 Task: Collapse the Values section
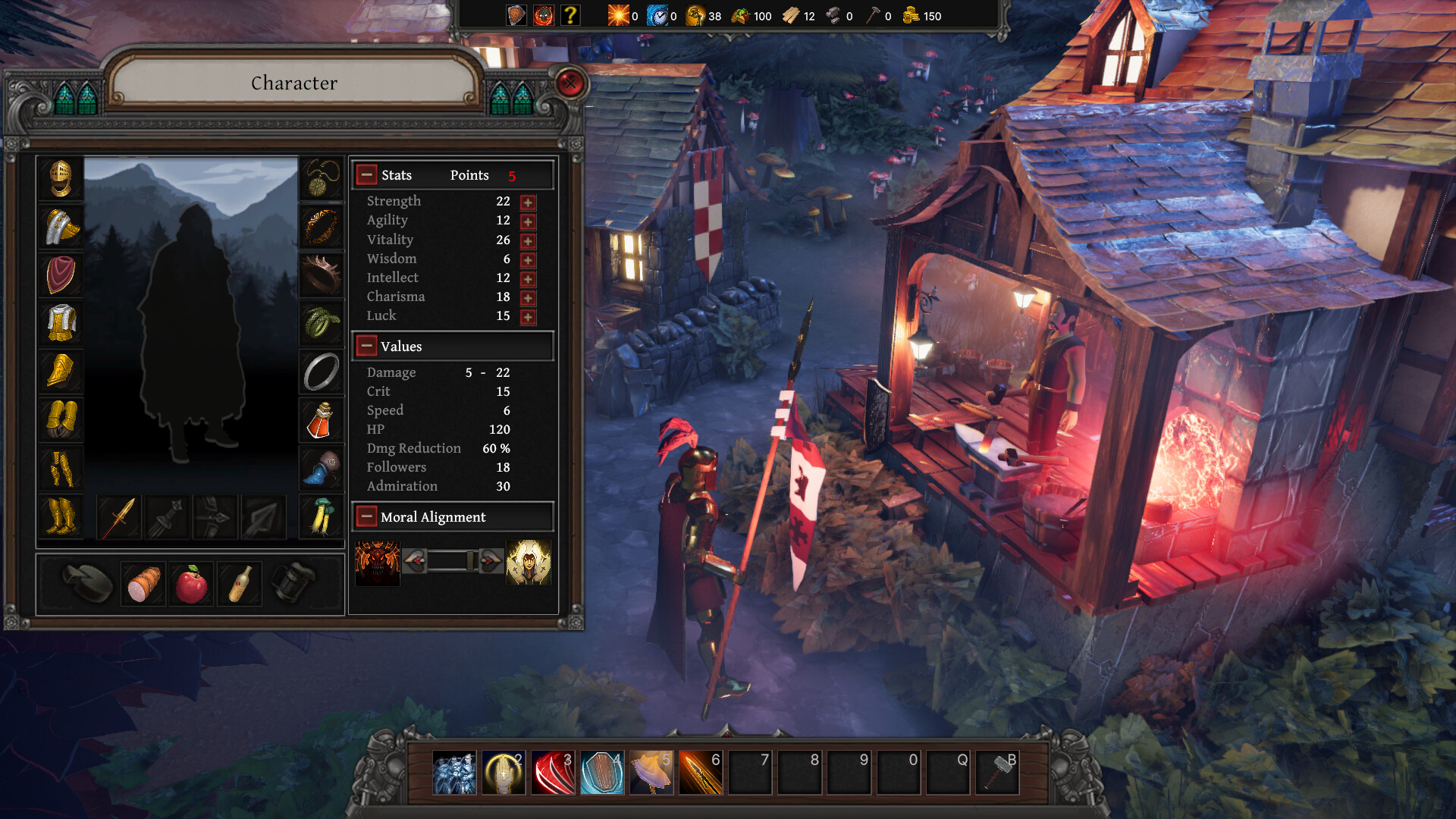(x=367, y=346)
